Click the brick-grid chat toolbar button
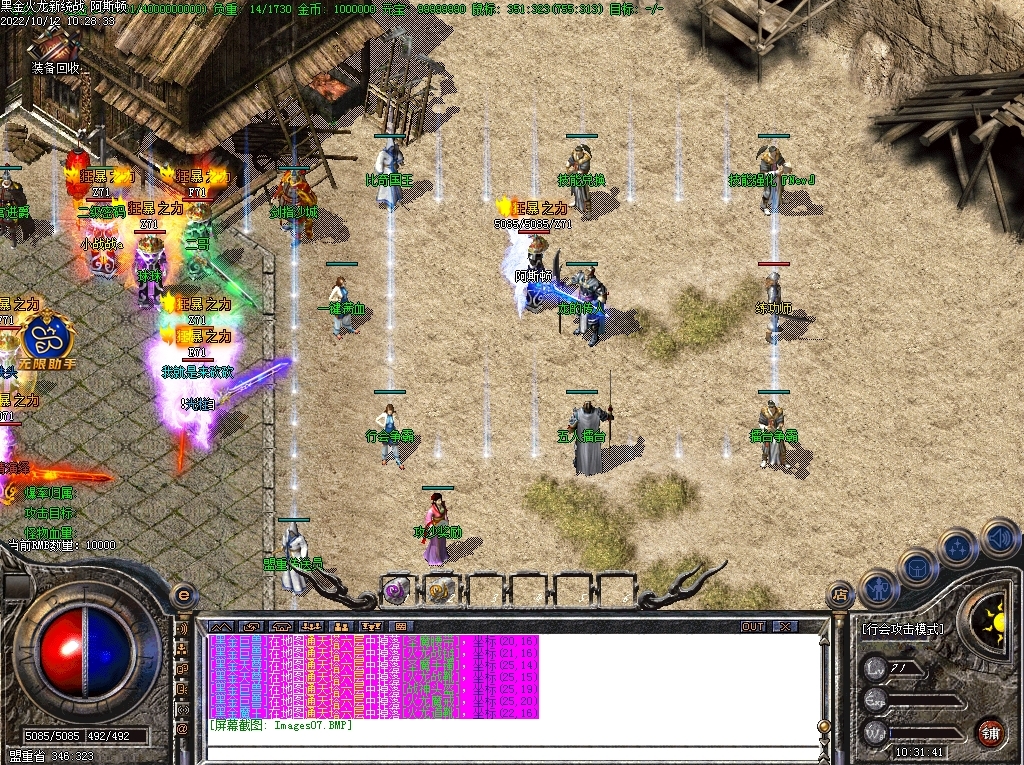 [x=399, y=627]
